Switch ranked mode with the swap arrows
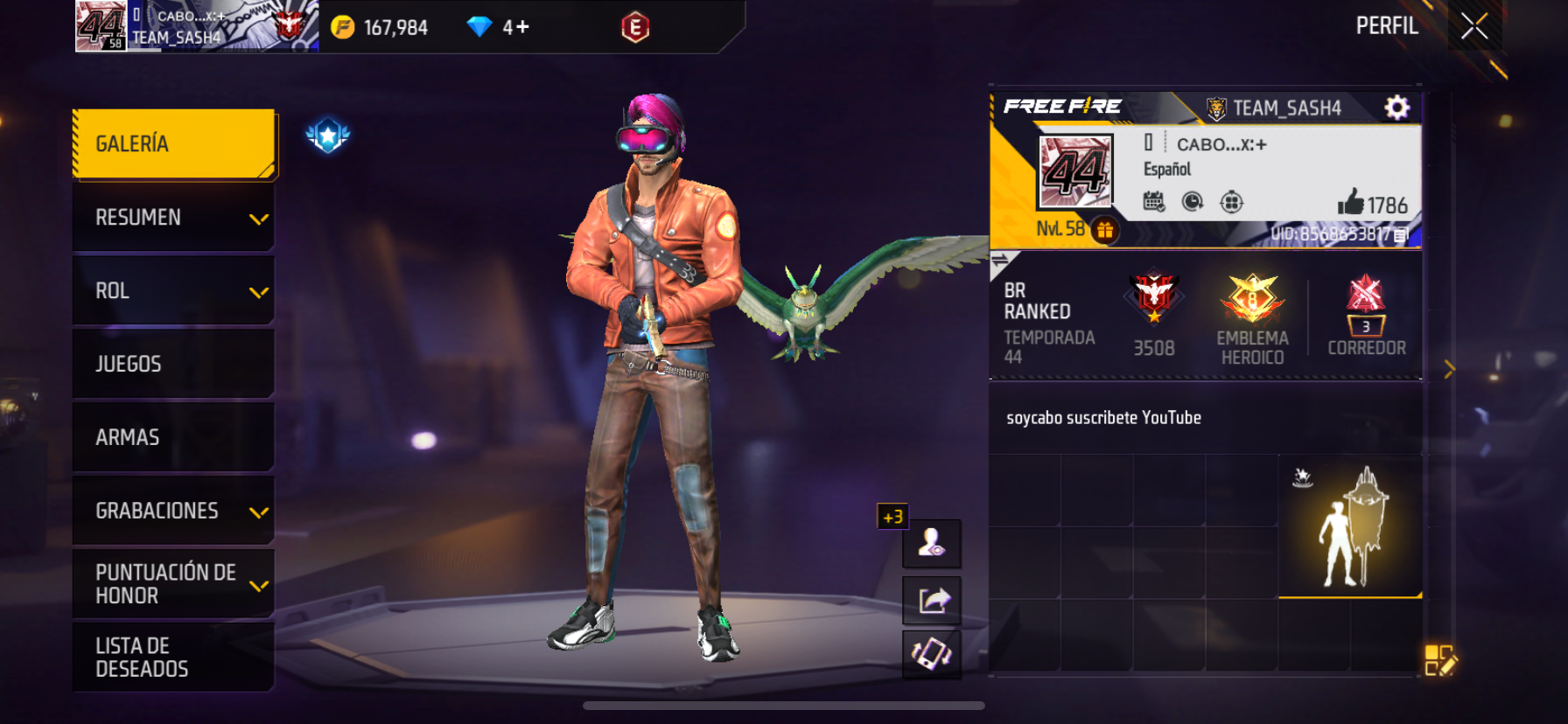 [999, 260]
